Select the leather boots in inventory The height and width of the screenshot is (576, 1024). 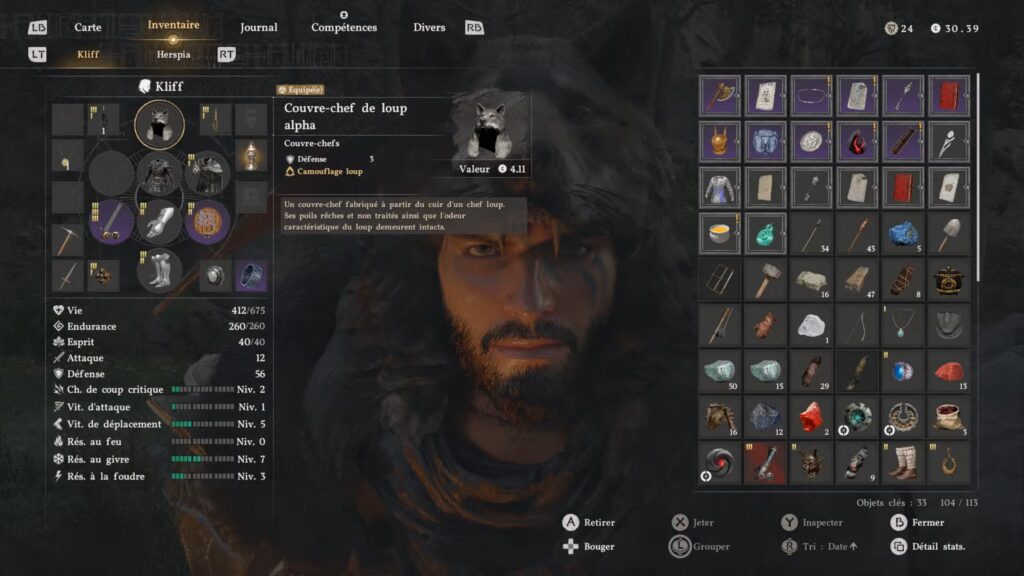(x=903, y=462)
